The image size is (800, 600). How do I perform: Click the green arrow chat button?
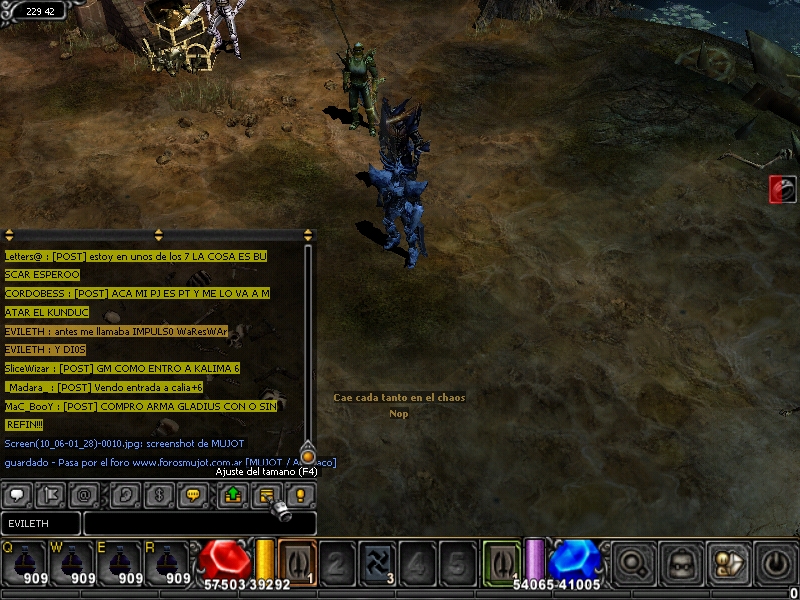click(x=233, y=495)
